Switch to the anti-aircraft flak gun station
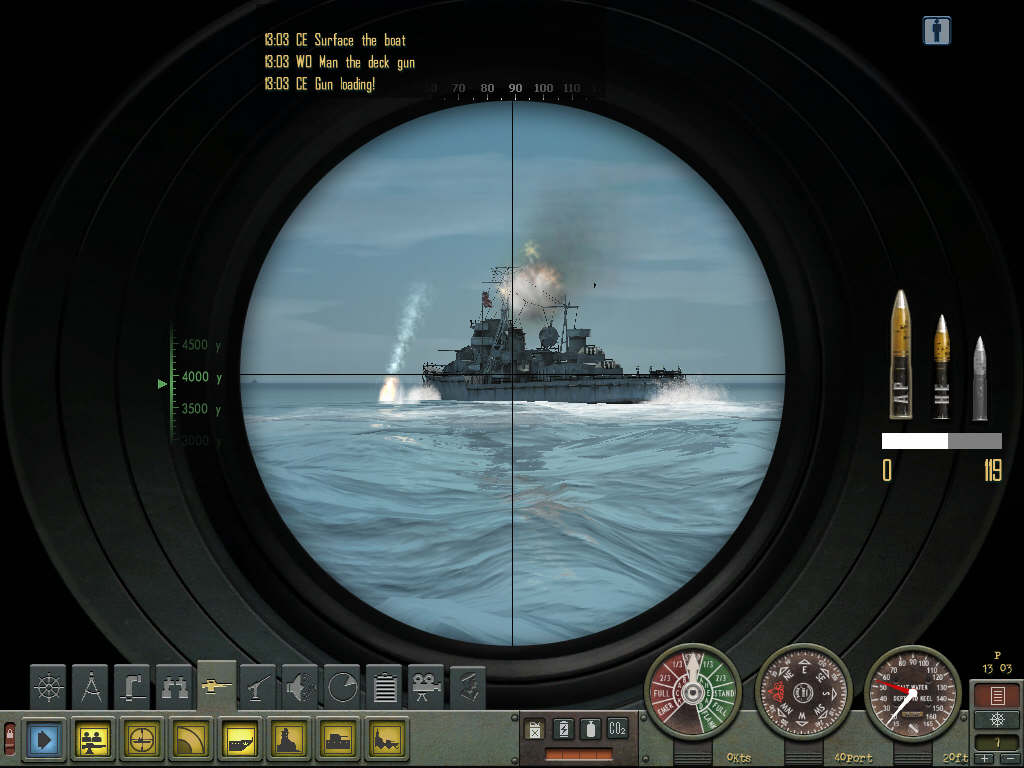The height and width of the screenshot is (768, 1024). click(x=259, y=686)
